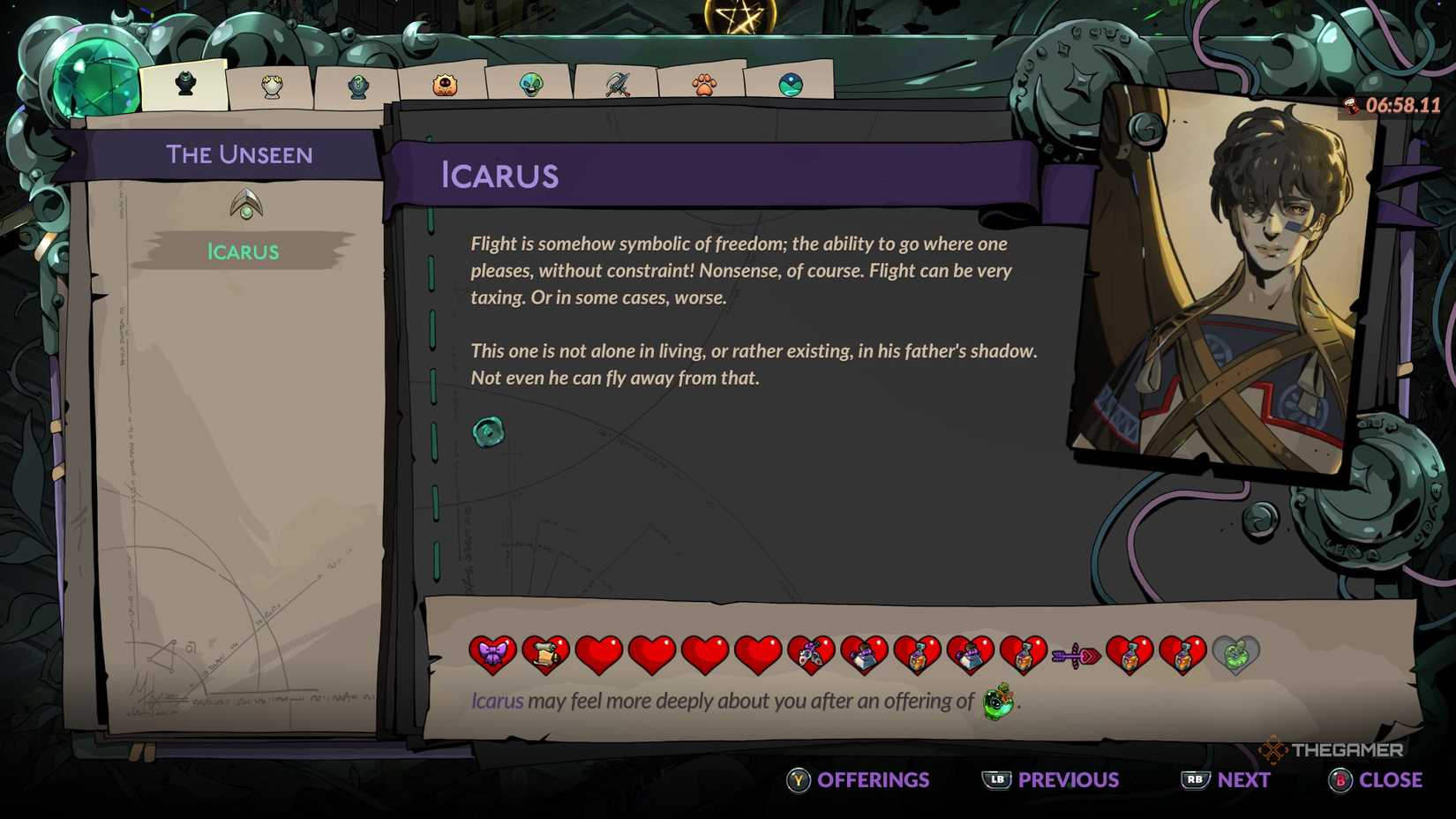The width and height of the screenshot is (1456, 819).
Task: Open the orange paw print tab
Action: coord(703,85)
